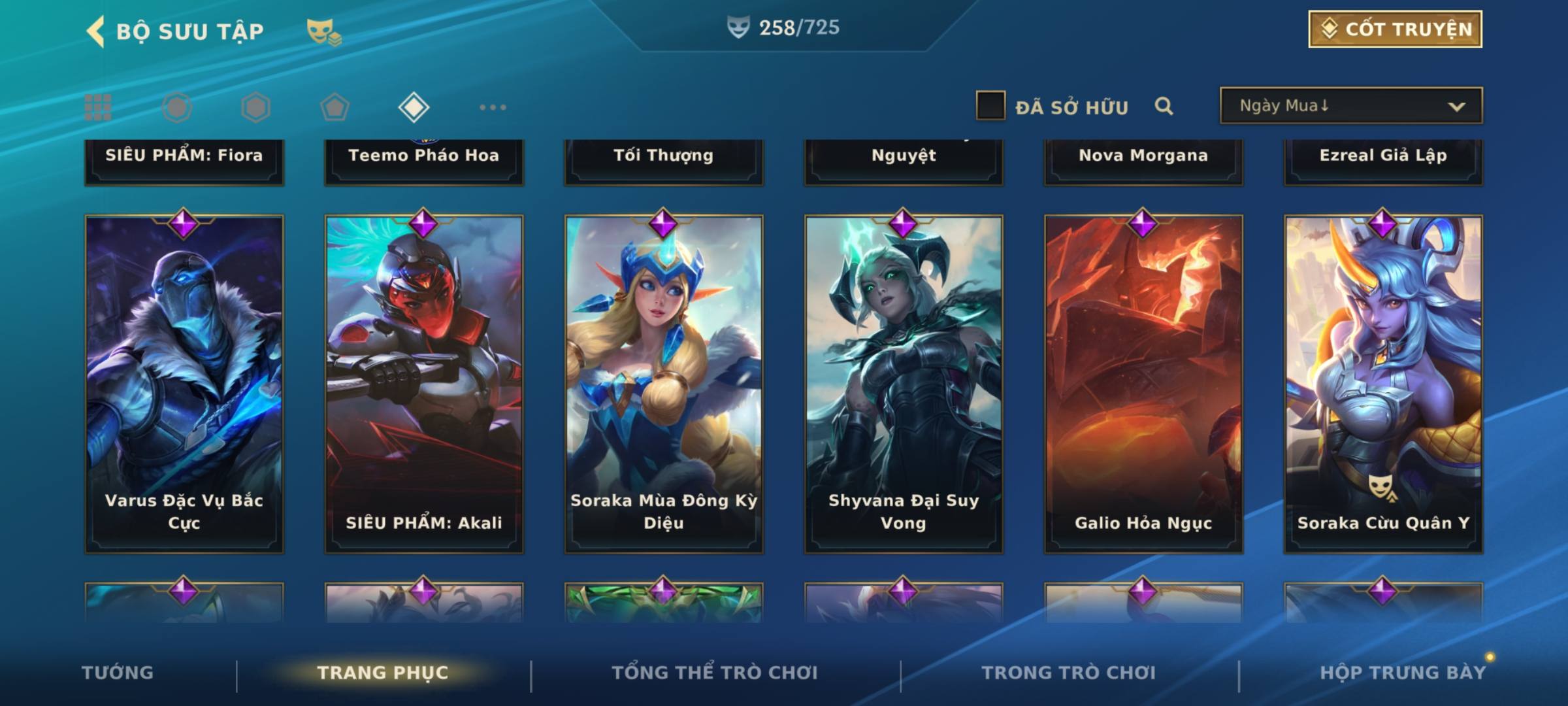Open the Cốt Truyện button
This screenshot has width=1568, height=706.
[x=1395, y=29]
